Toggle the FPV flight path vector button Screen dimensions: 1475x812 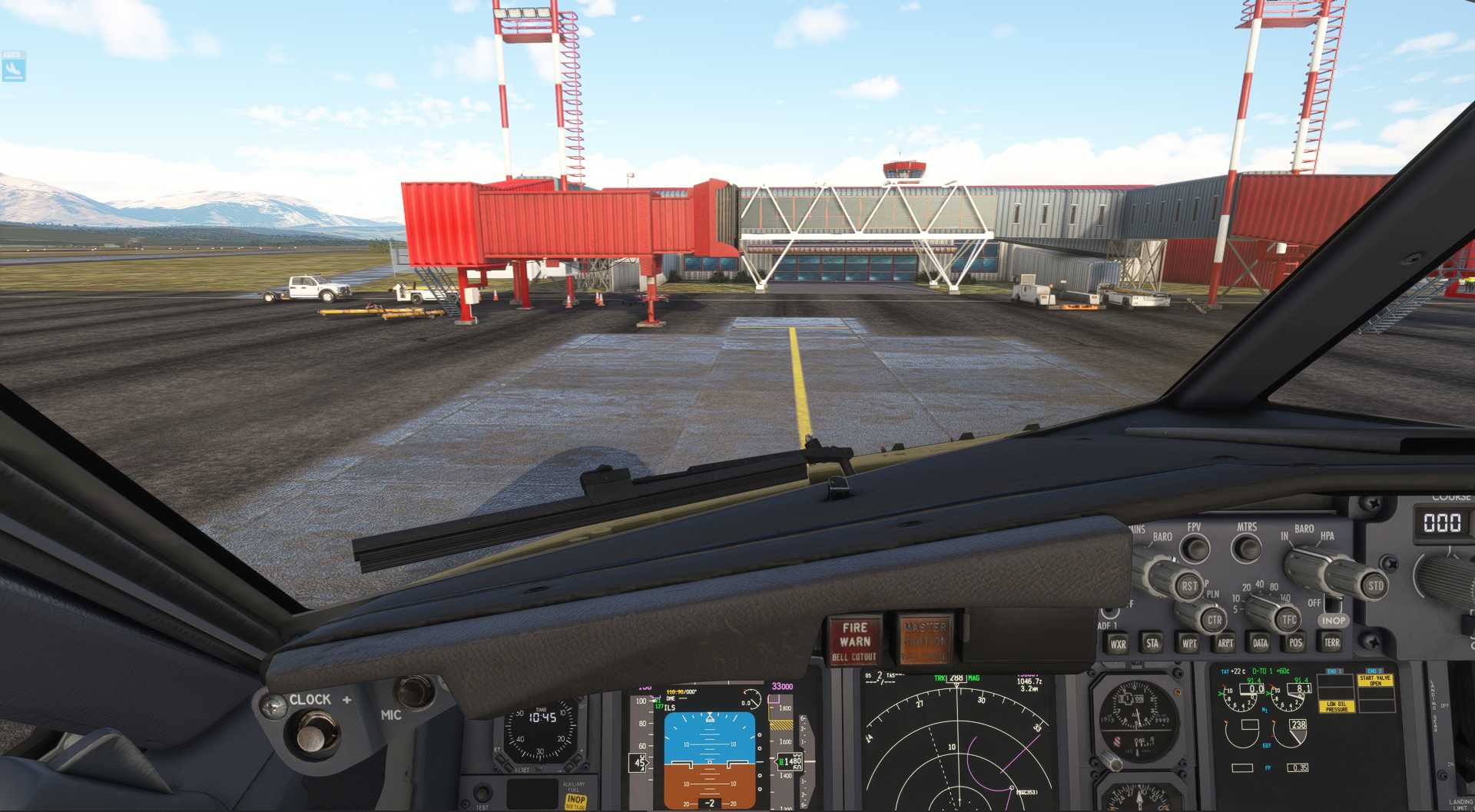click(x=1195, y=549)
